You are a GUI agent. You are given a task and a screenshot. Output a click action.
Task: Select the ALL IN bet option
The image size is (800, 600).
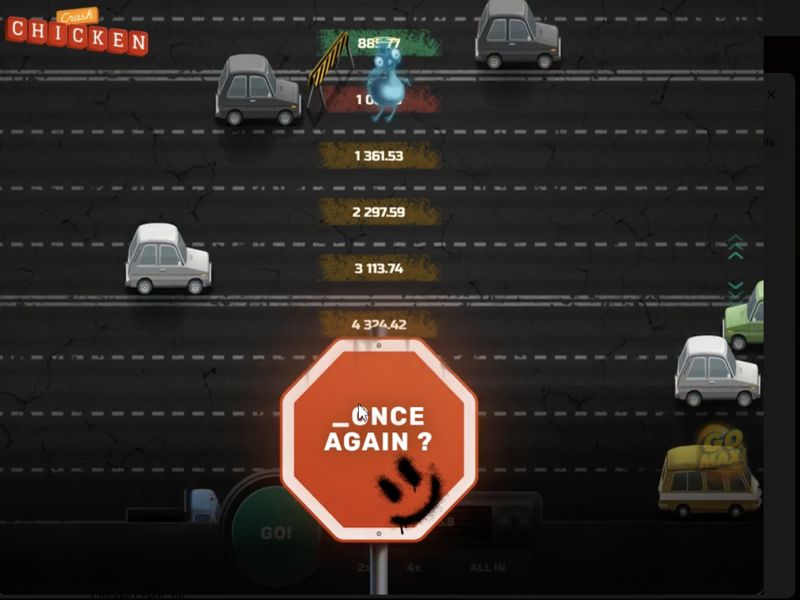[x=487, y=567]
